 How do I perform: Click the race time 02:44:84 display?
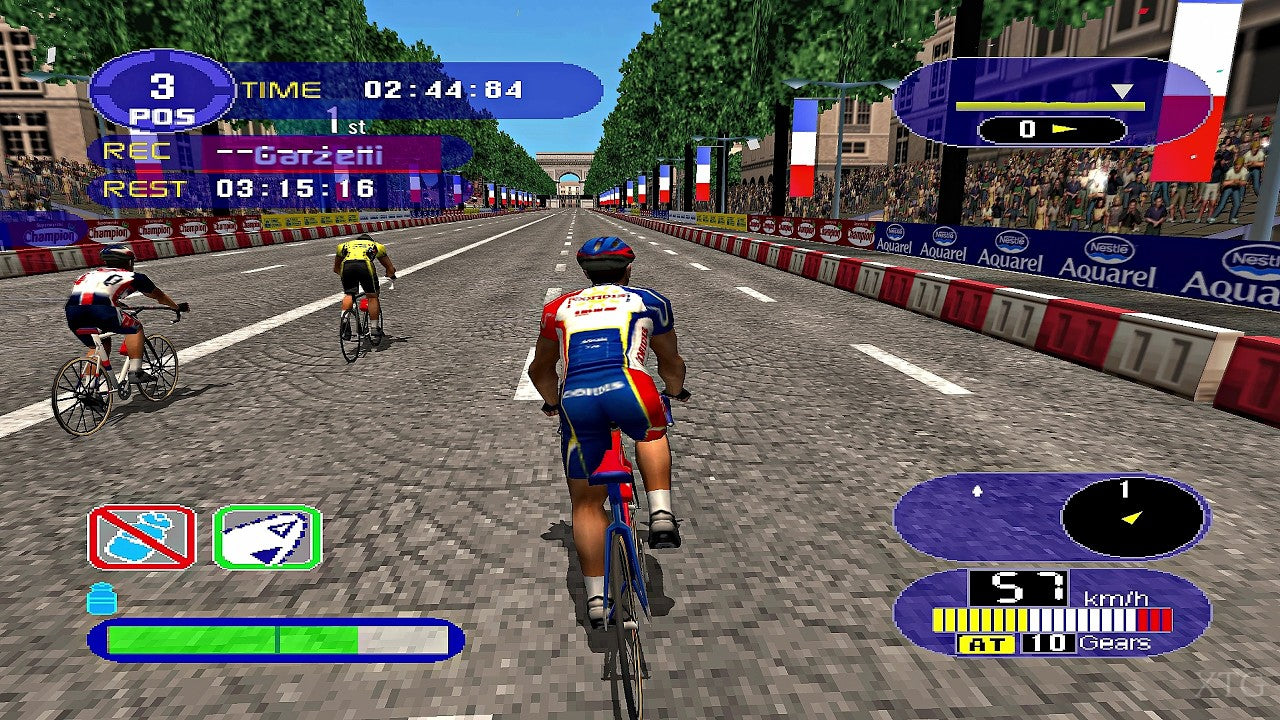click(442, 89)
